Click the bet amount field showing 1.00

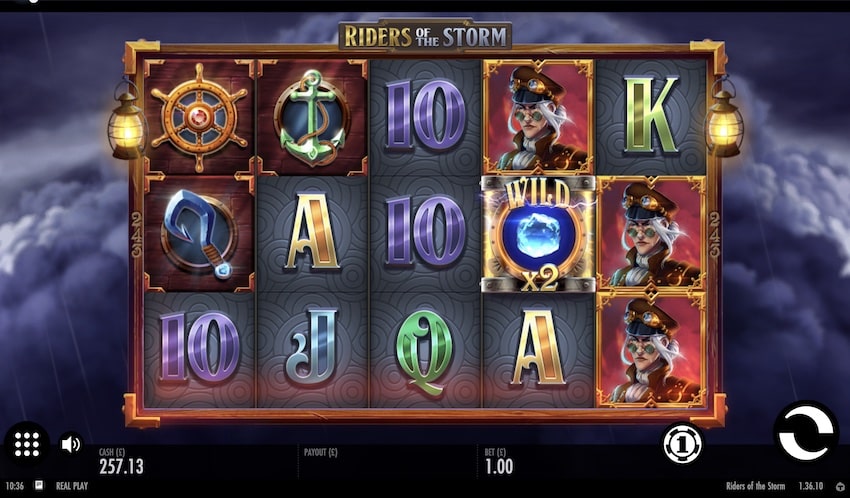pyautogui.click(x=497, y=466)
